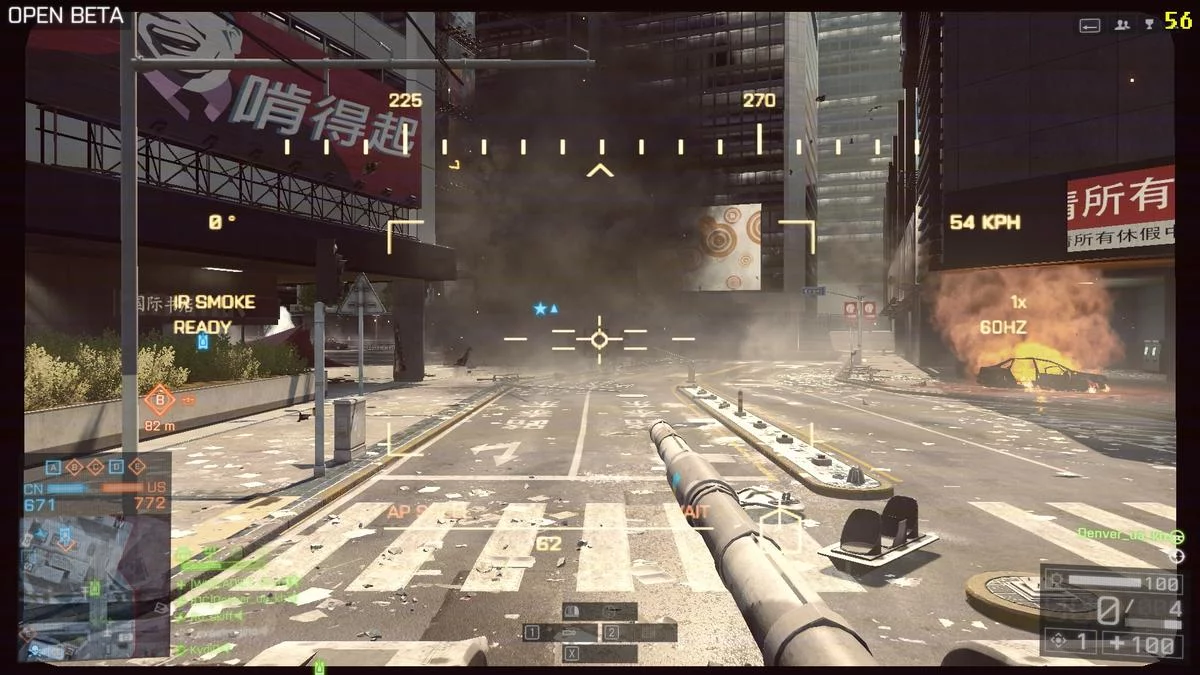
Task: Click the orange objective B world marker
Action: click(x=159, y=400)
